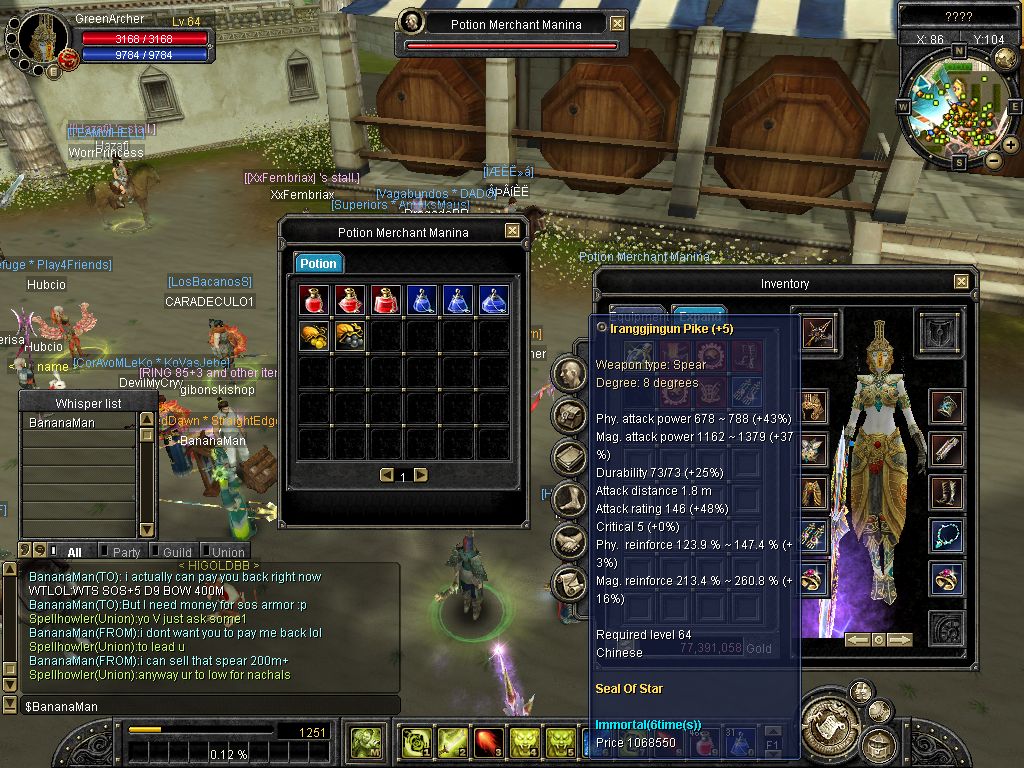Open the handshake trade menu button
1024x768 pixels.
pyautogui.click(x=569, y=541)
